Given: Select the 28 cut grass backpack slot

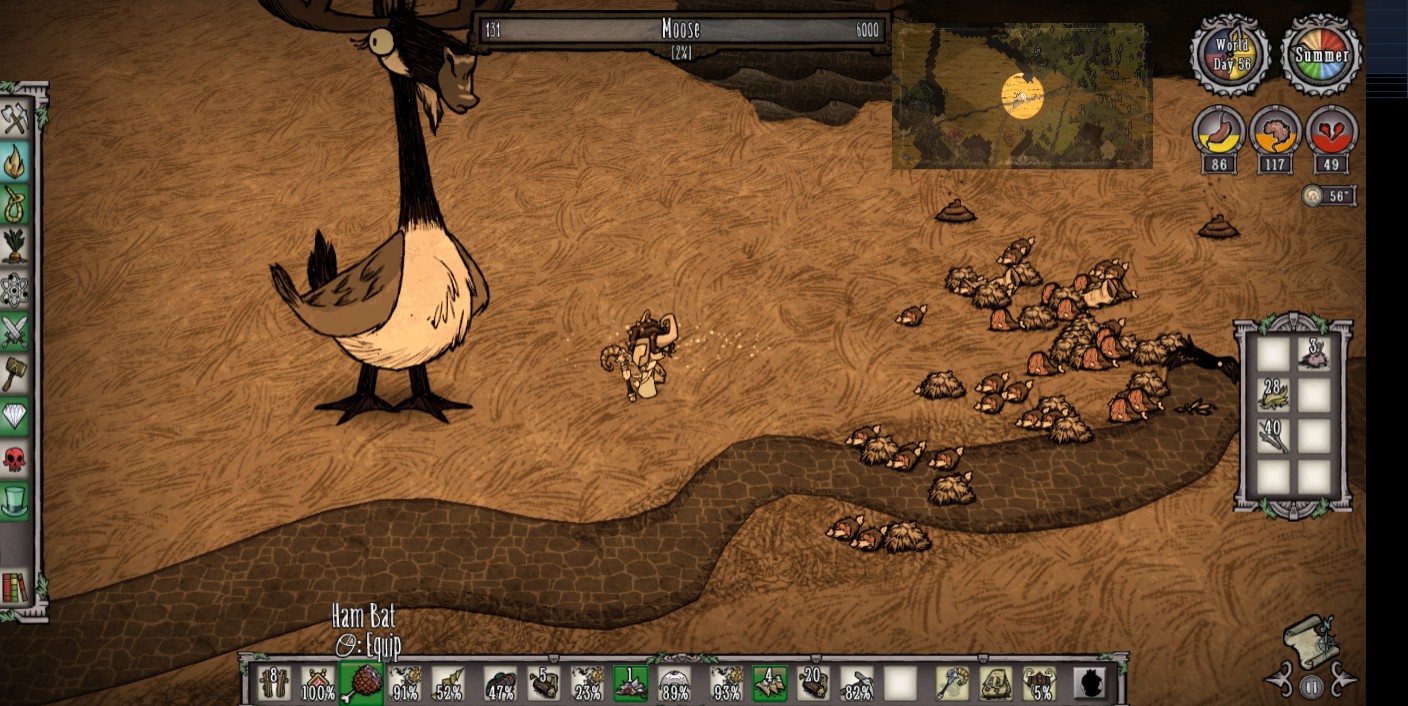Looking at the screenshot, I should coord(1273,396).
